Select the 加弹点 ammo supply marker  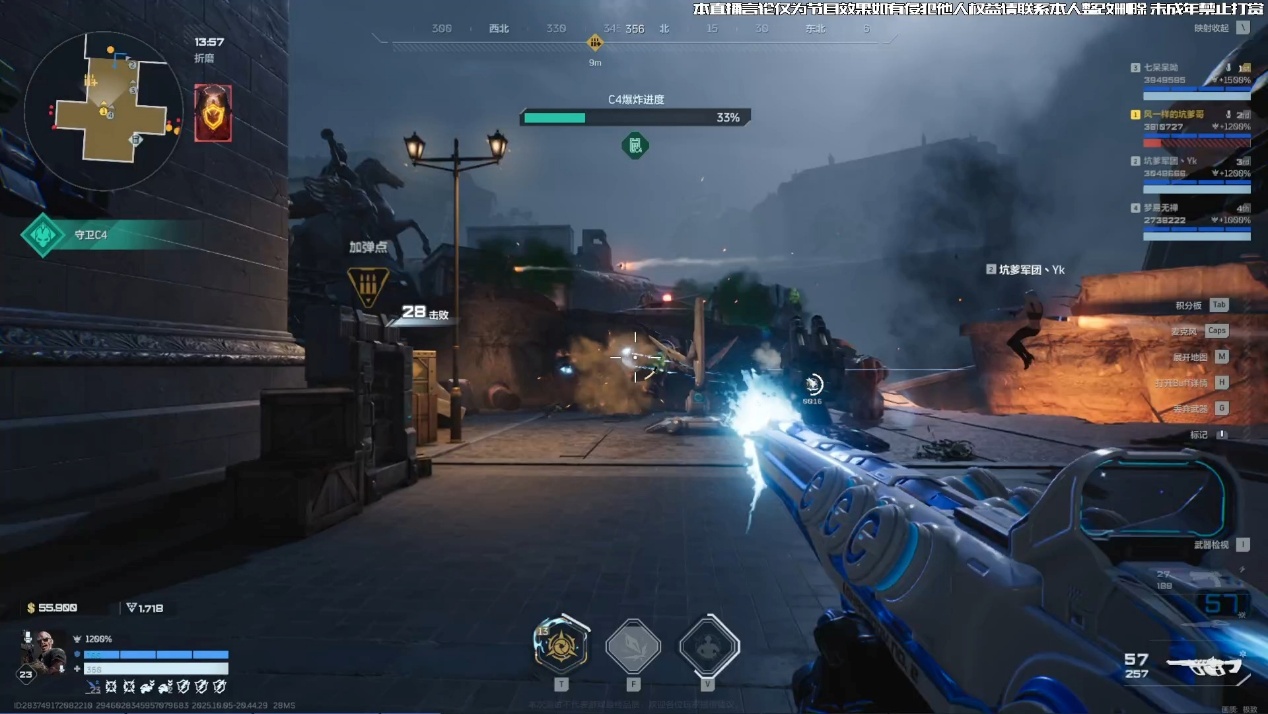pos(368,285)
